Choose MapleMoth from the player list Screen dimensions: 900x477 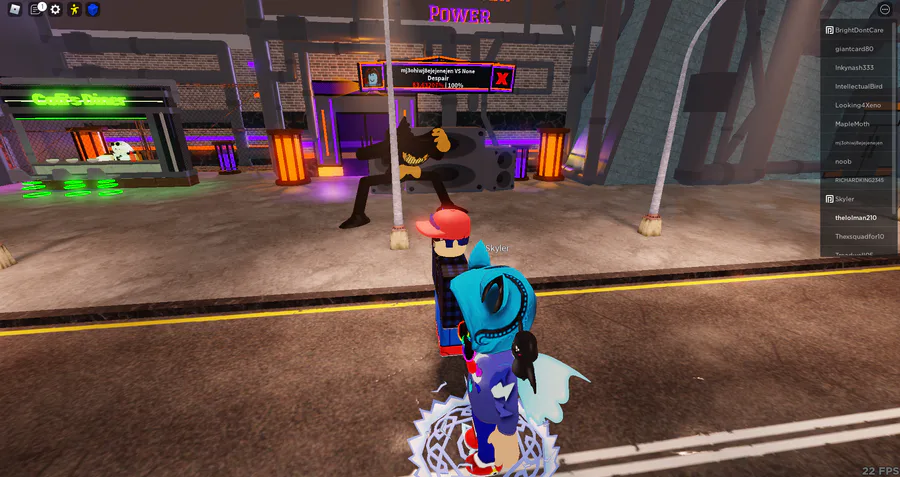pos(853,123)
